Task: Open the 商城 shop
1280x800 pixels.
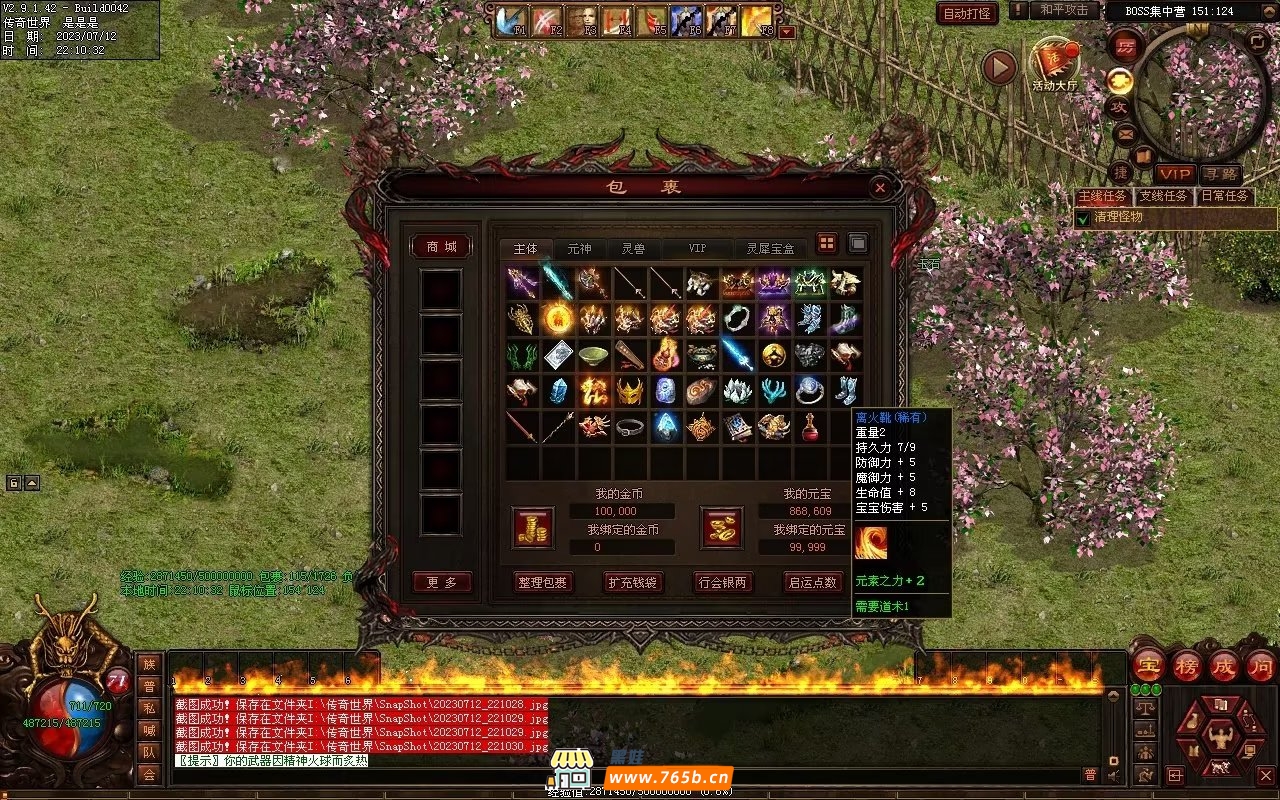Action: 441,247
